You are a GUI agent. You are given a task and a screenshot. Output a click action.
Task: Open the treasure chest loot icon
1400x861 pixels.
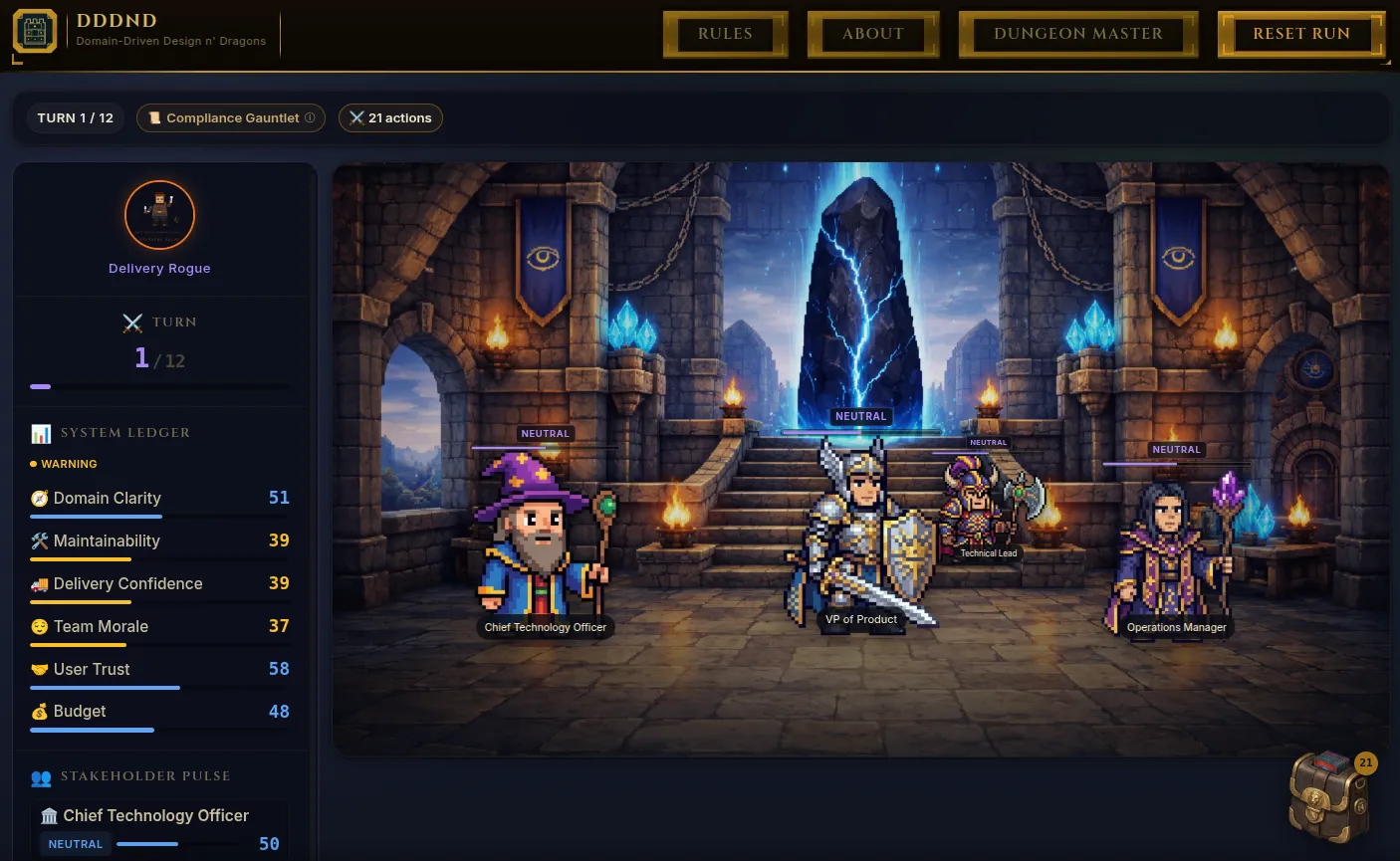(x=1328, y=795)
